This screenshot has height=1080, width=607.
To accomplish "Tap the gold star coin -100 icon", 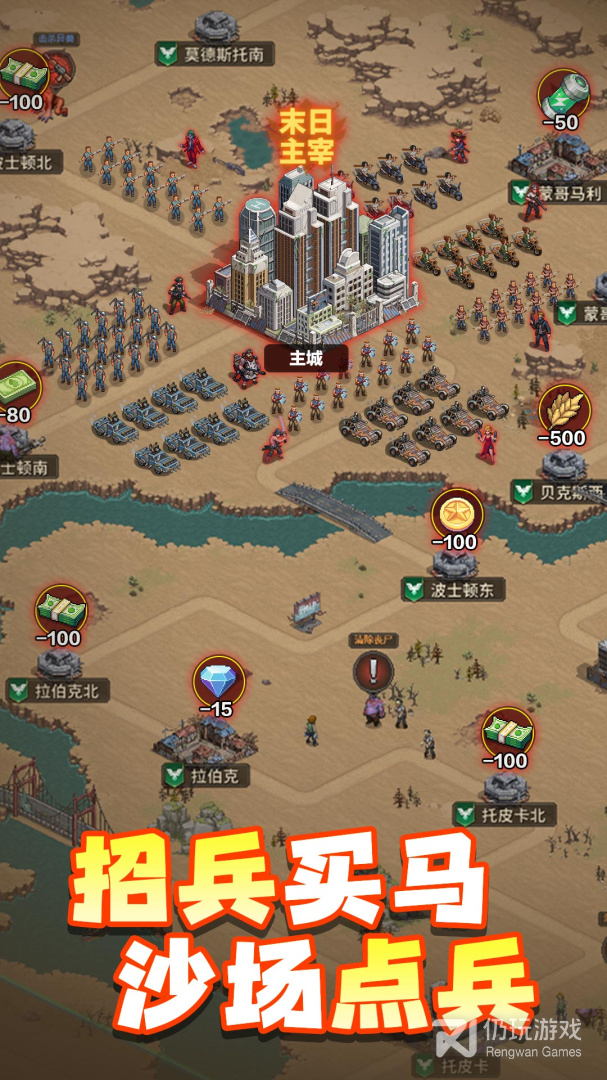I will (457, 515).
